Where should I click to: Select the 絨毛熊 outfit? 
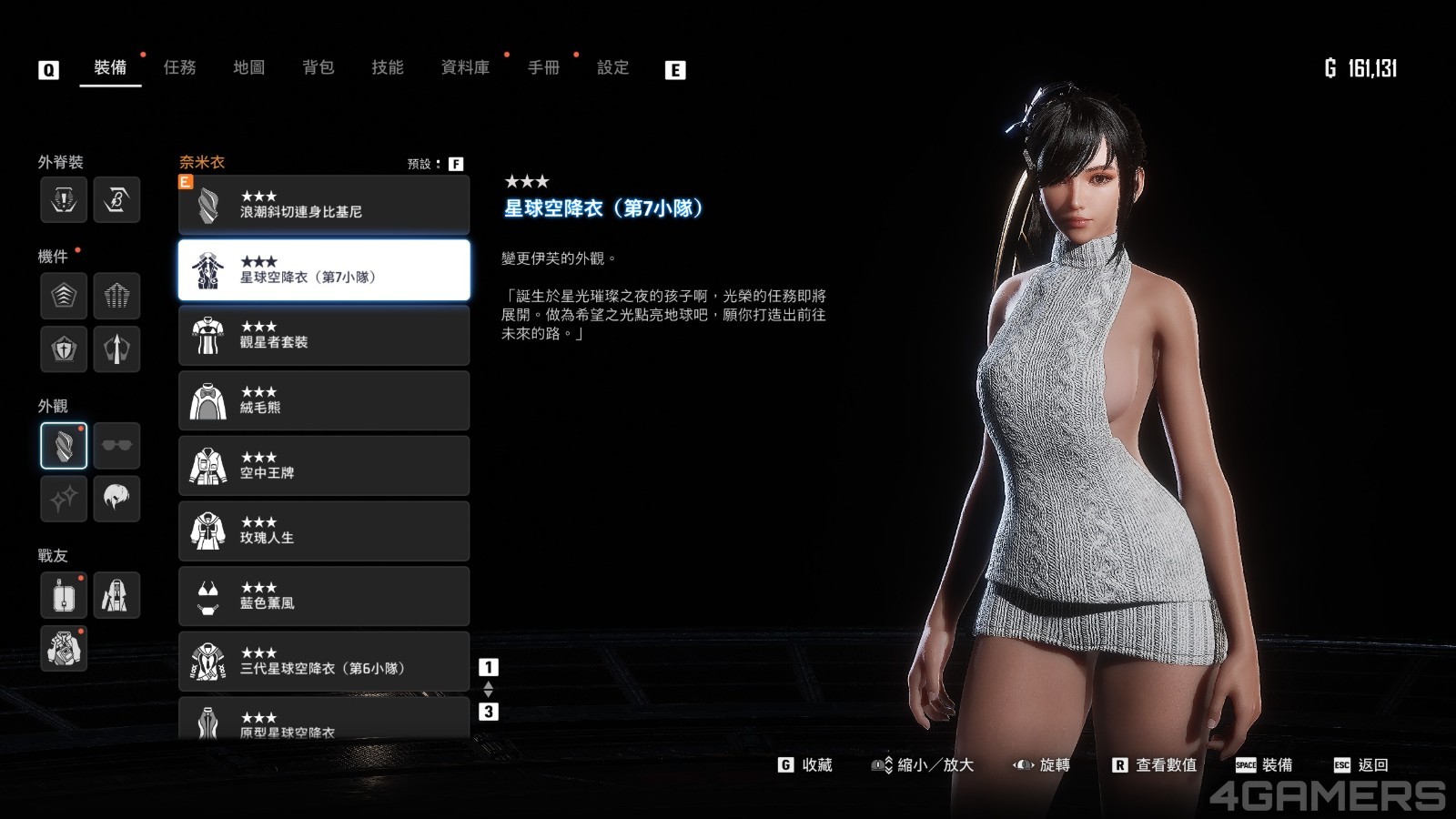pyautogui.click(x=324, y=401)
